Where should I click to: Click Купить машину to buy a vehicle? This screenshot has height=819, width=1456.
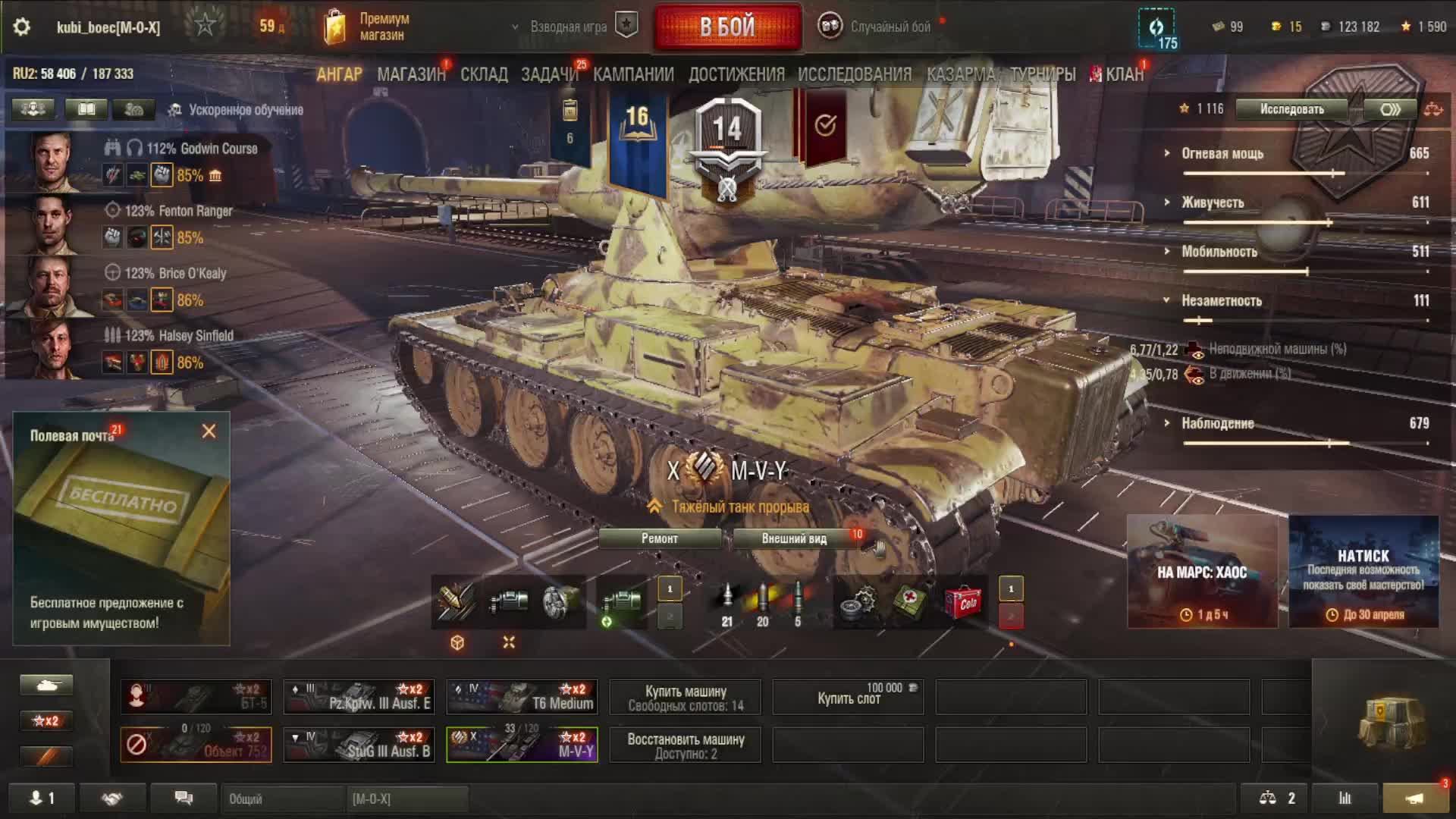tap(686, 698)
